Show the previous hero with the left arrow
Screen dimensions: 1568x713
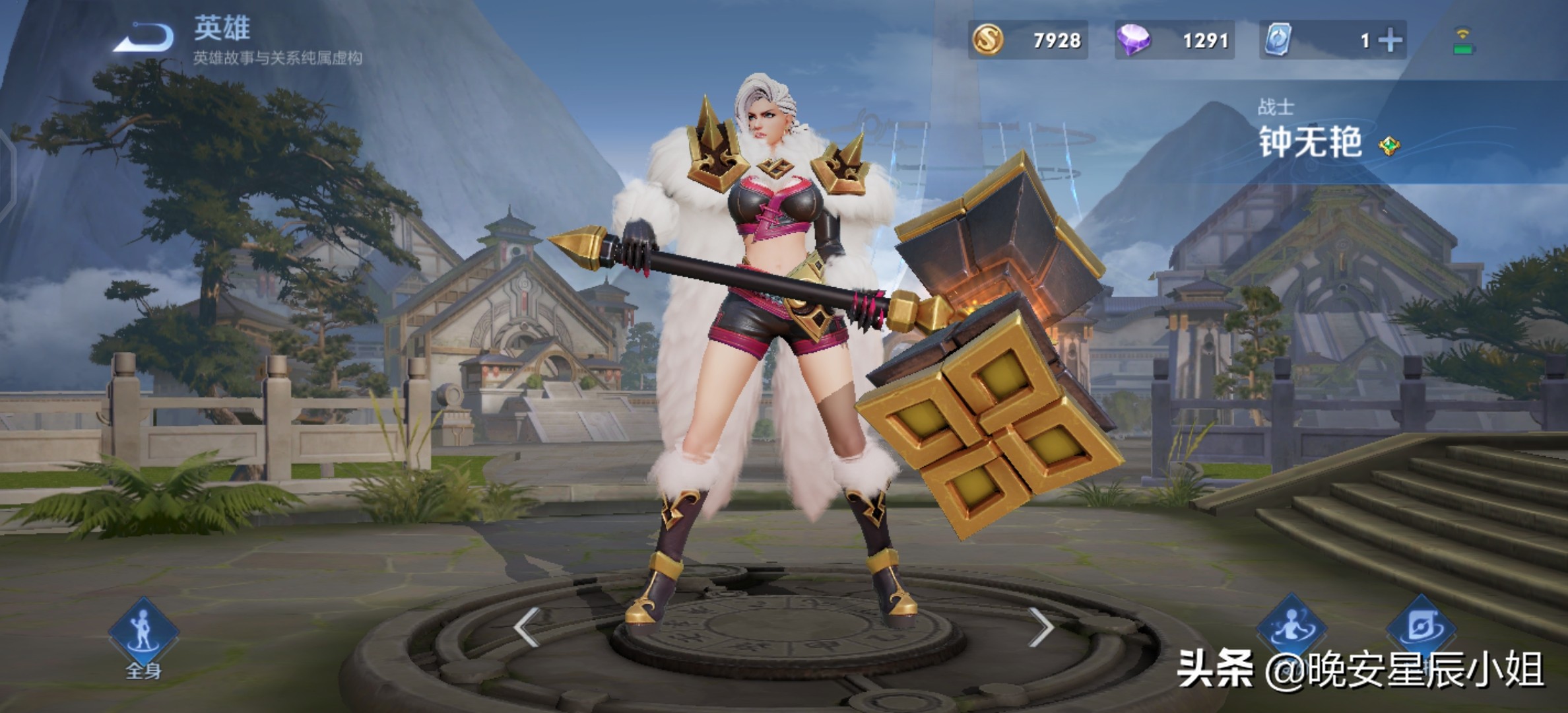(x=527, y=627)
